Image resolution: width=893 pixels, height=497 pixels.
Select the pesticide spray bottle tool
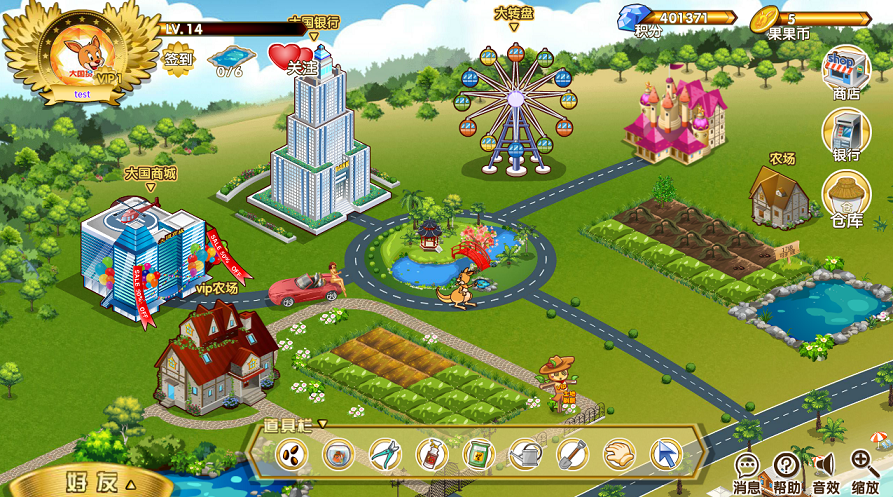(x=432, y=455)
